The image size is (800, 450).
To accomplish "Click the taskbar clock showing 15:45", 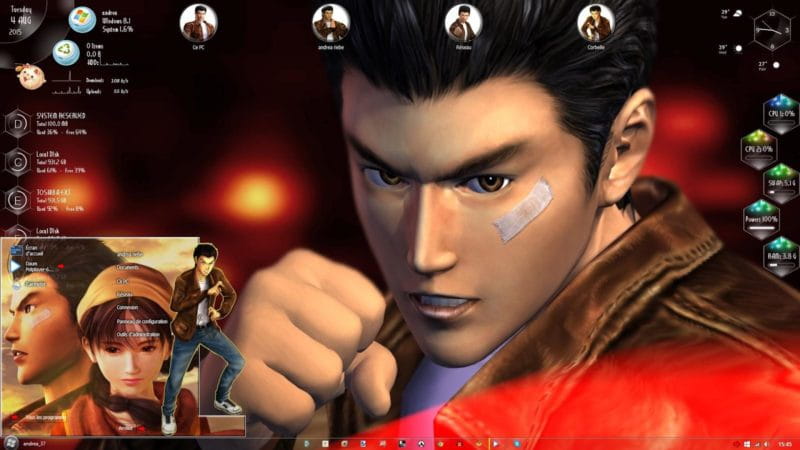I will coord(784,442).
